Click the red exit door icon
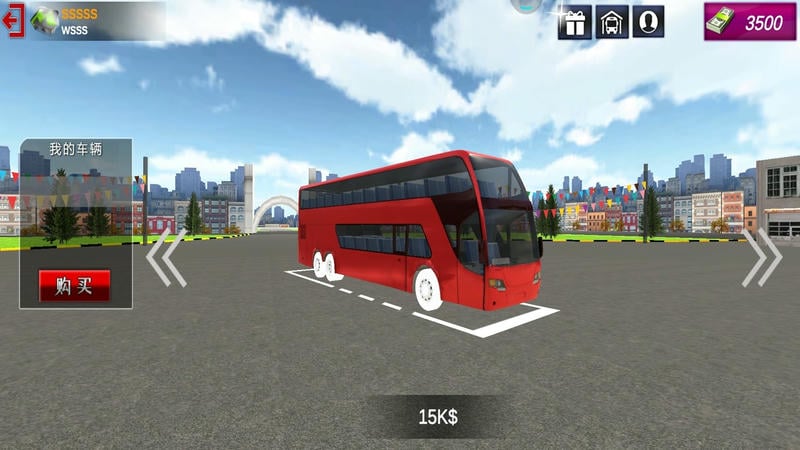Image resolution: width=800 pixels, height=450 pixels. pos(14,22)
